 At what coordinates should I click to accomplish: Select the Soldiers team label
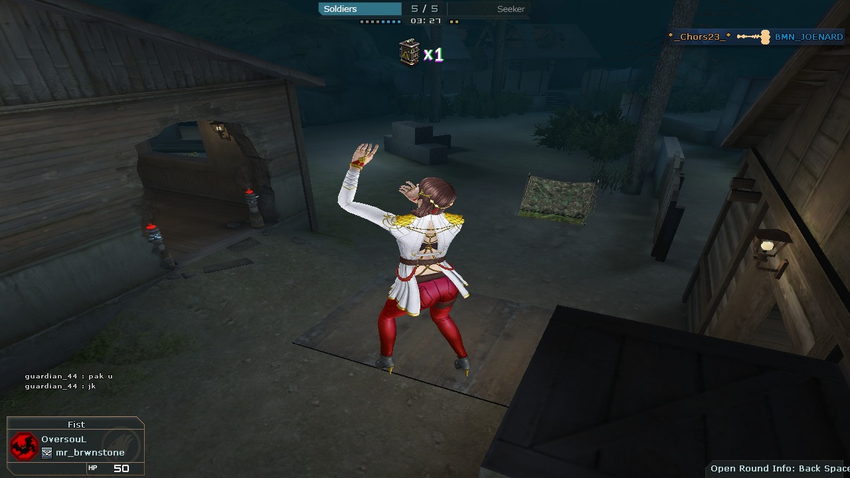341,9
